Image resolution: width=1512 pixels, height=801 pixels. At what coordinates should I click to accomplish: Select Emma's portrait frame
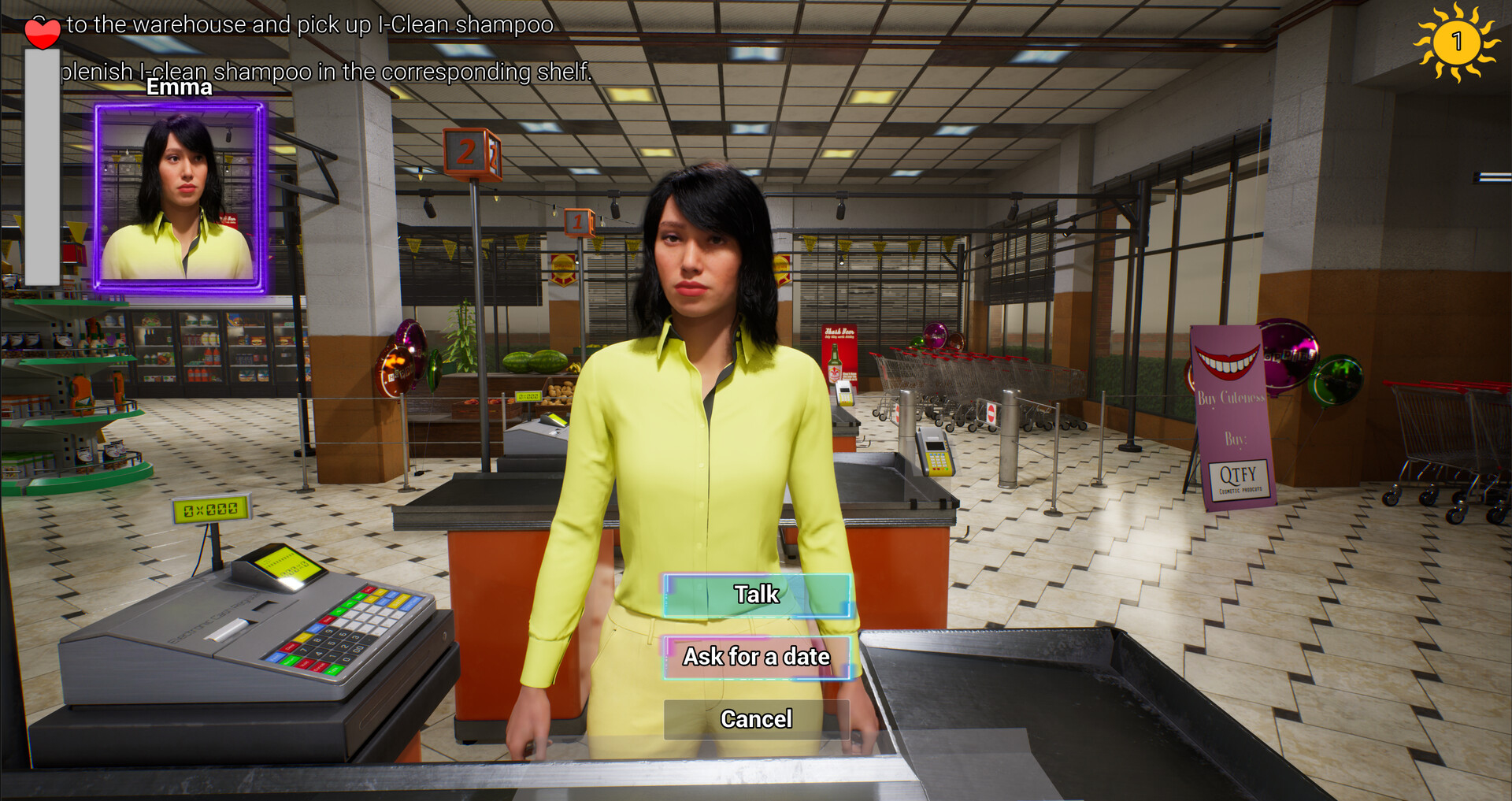coord(180,198)
